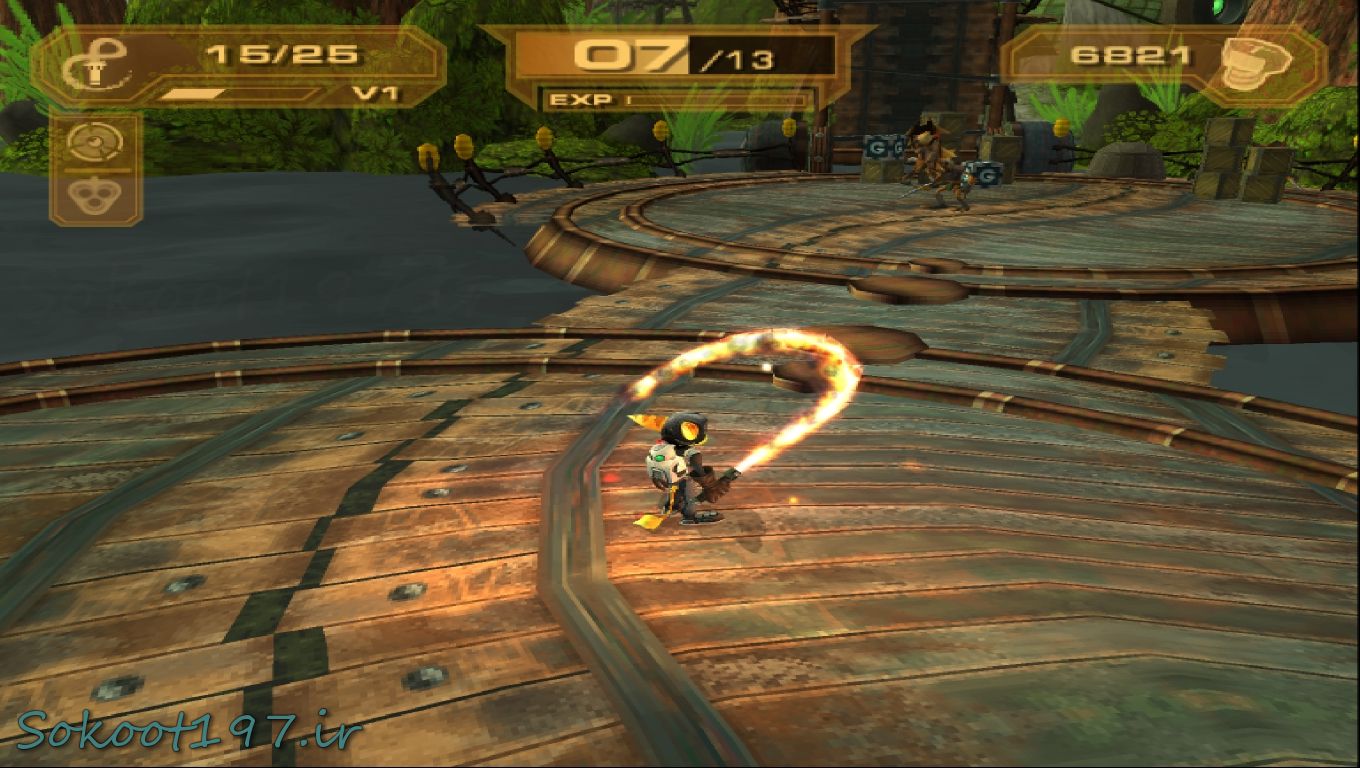
Task: Select the three-holed triangular gadget icon
Action: pos(94,196)
